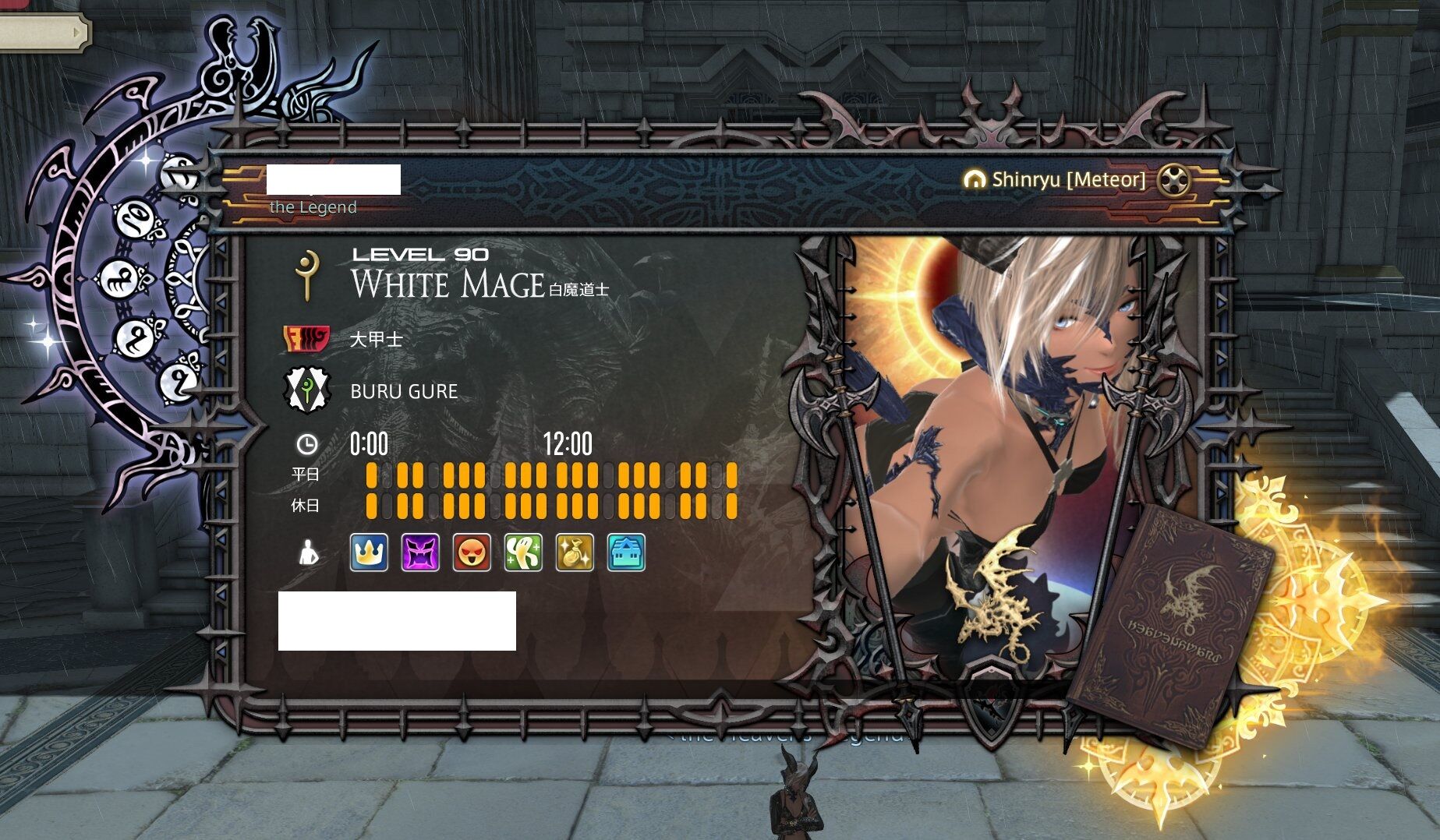Click the green Leveling helping-hand icon
This screenshot has width=1440, height=840.
pos(521,555)
